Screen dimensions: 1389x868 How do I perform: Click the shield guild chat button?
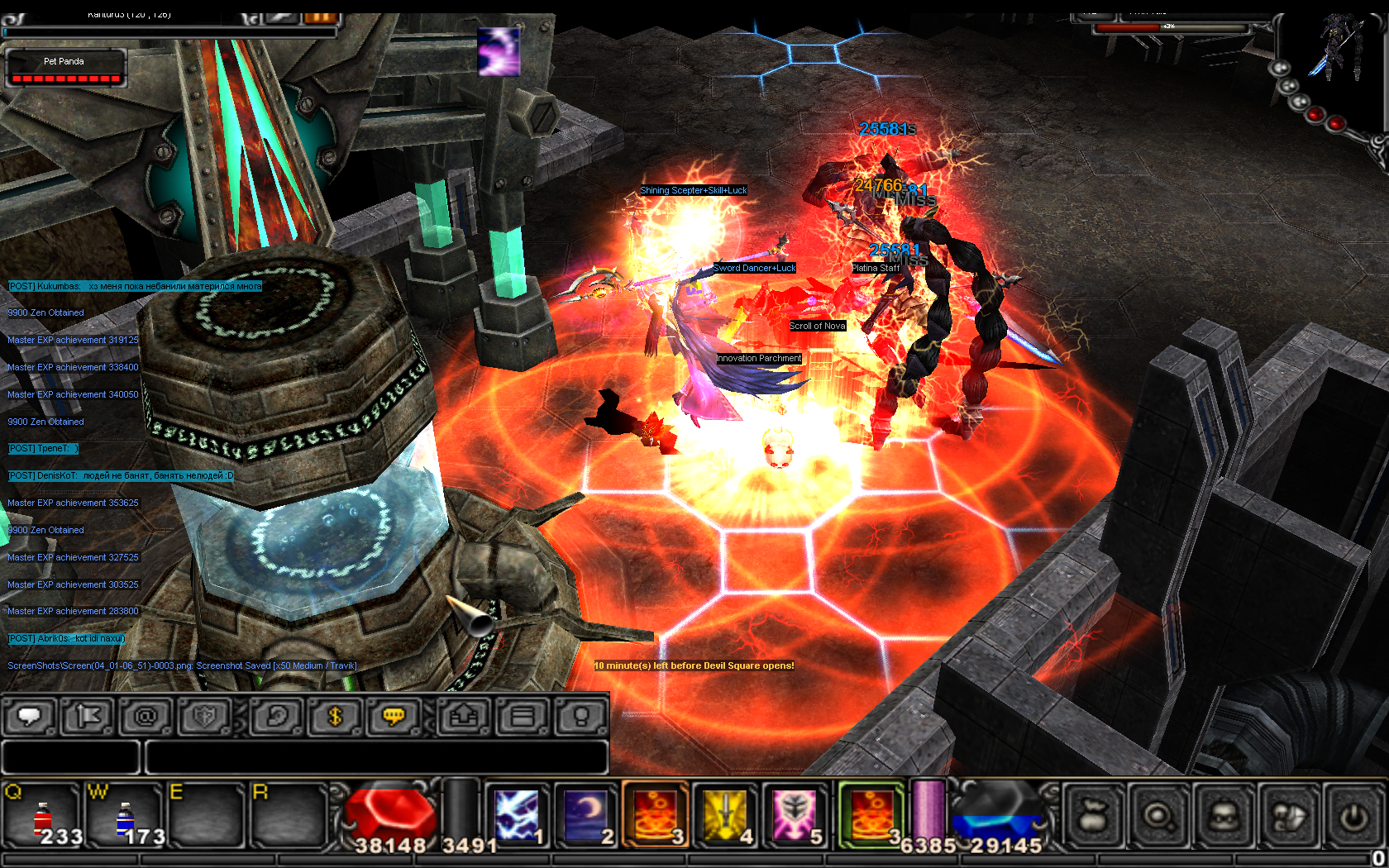point(204,716)
